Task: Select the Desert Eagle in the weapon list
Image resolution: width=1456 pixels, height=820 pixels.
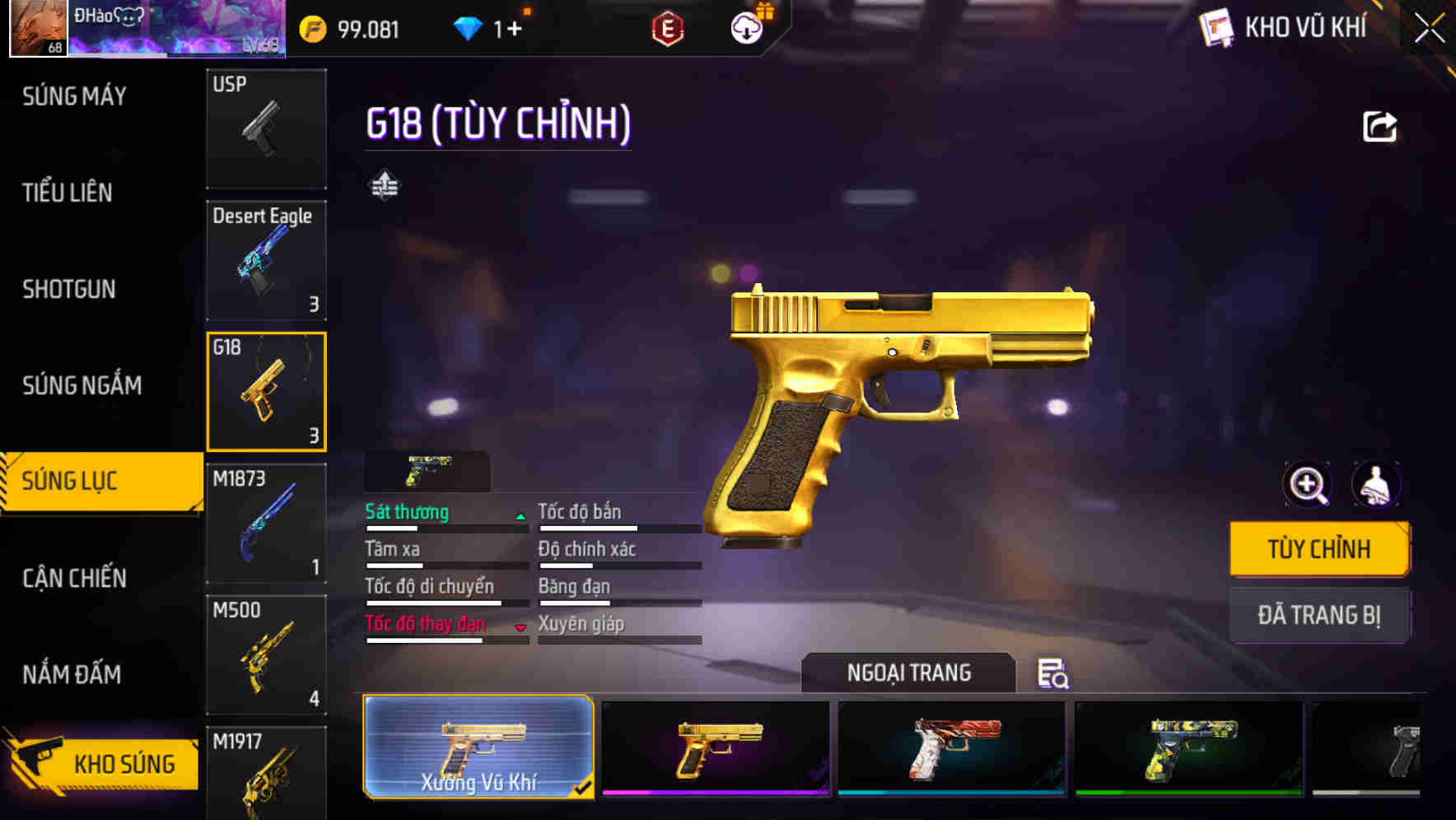Action: point(266,260)
